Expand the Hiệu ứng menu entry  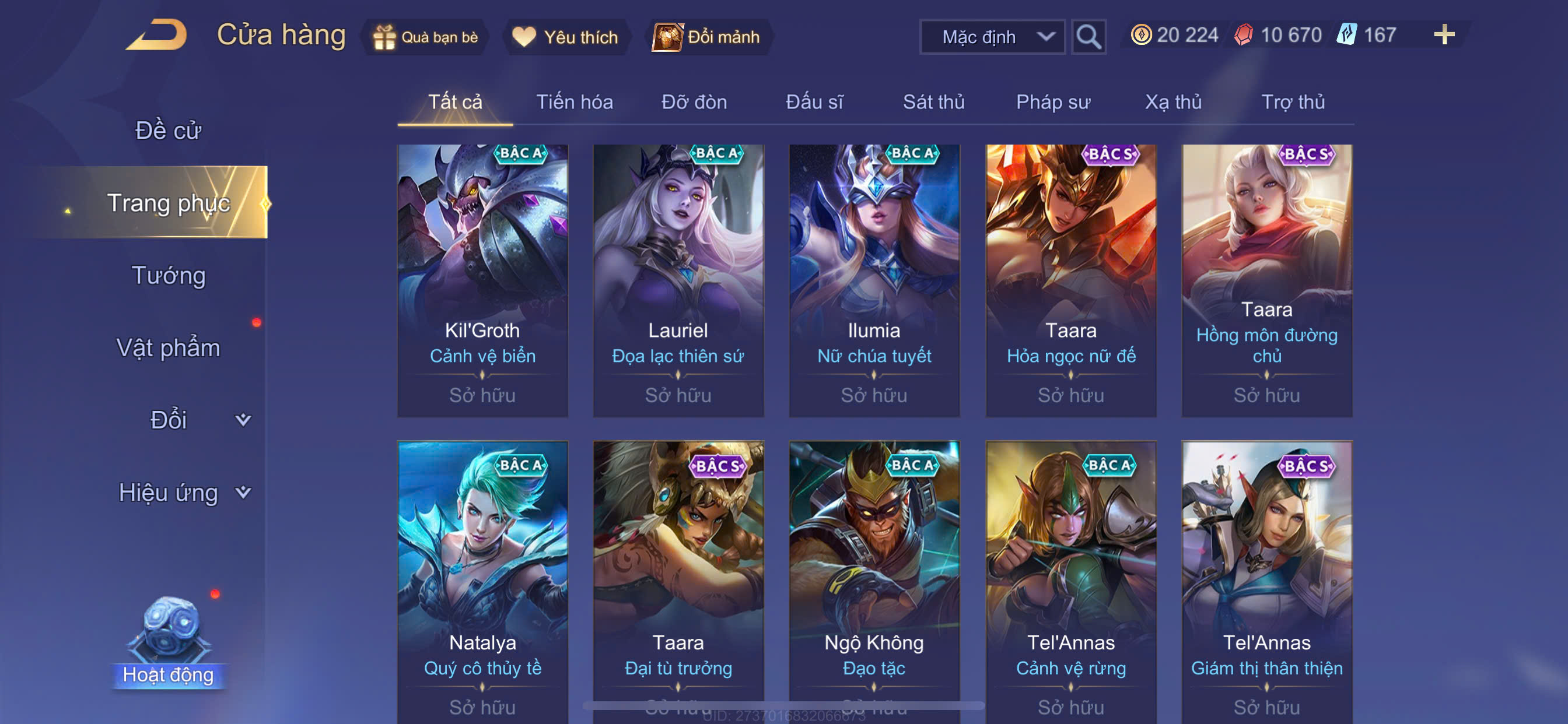pyautogui.click(x=183, y=492)
